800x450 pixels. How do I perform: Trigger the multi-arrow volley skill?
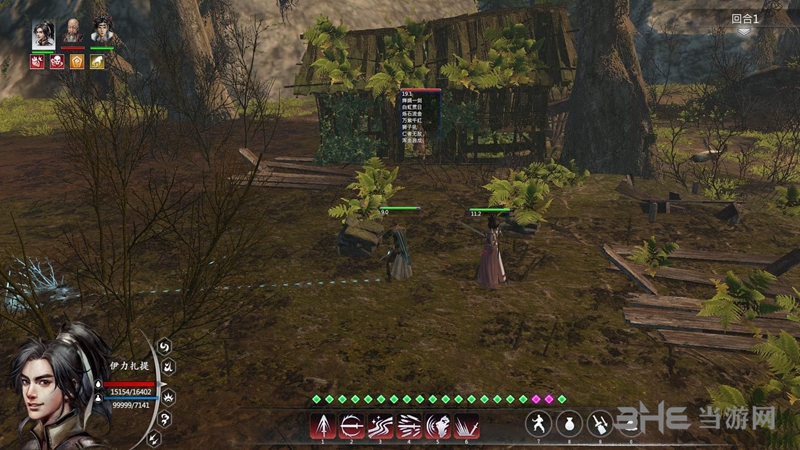coord(409,425)
